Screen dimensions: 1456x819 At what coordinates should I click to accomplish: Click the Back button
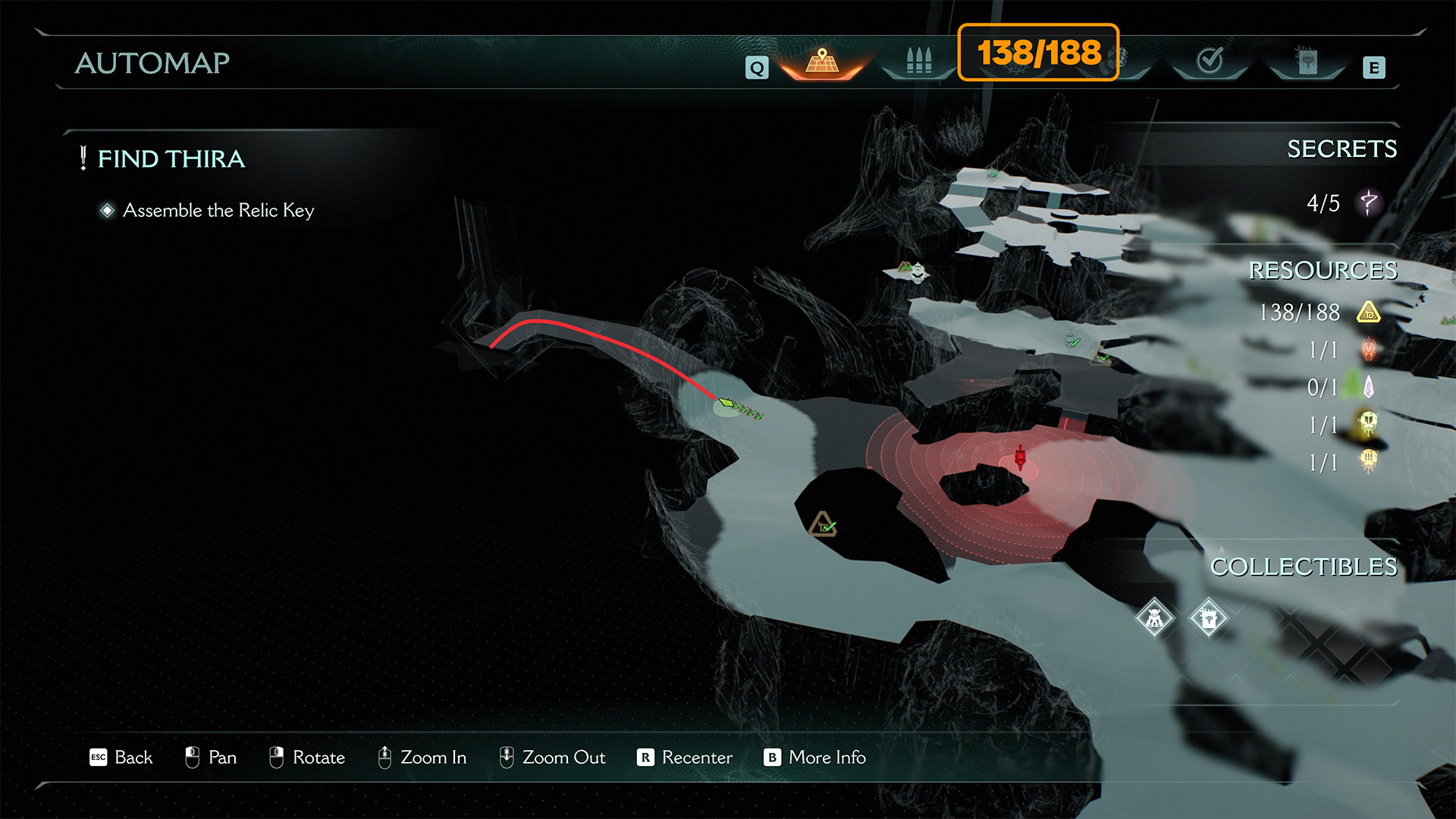coord(121,758)
